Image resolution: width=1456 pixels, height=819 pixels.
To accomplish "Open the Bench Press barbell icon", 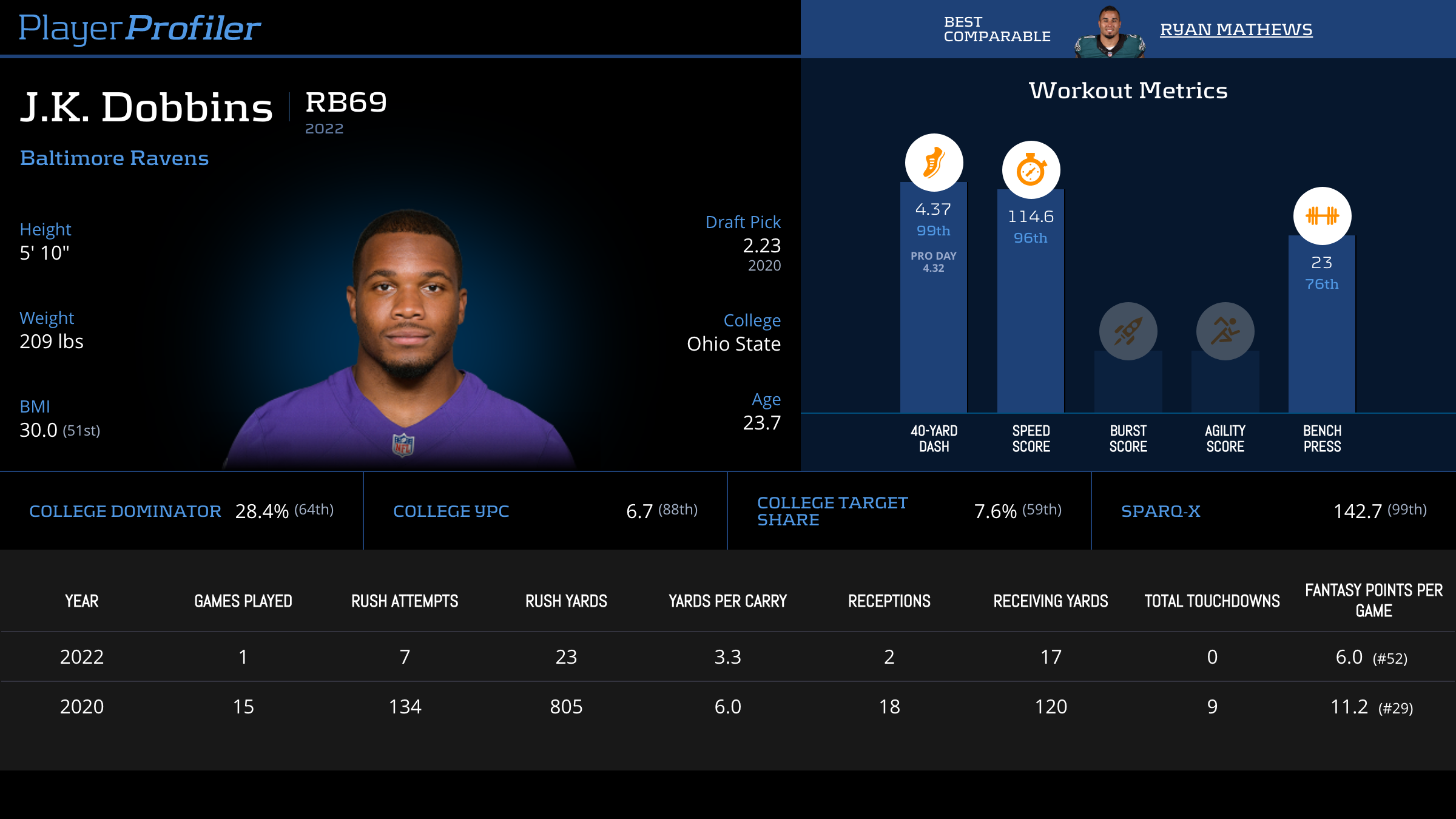I will tap(1322, 216).
